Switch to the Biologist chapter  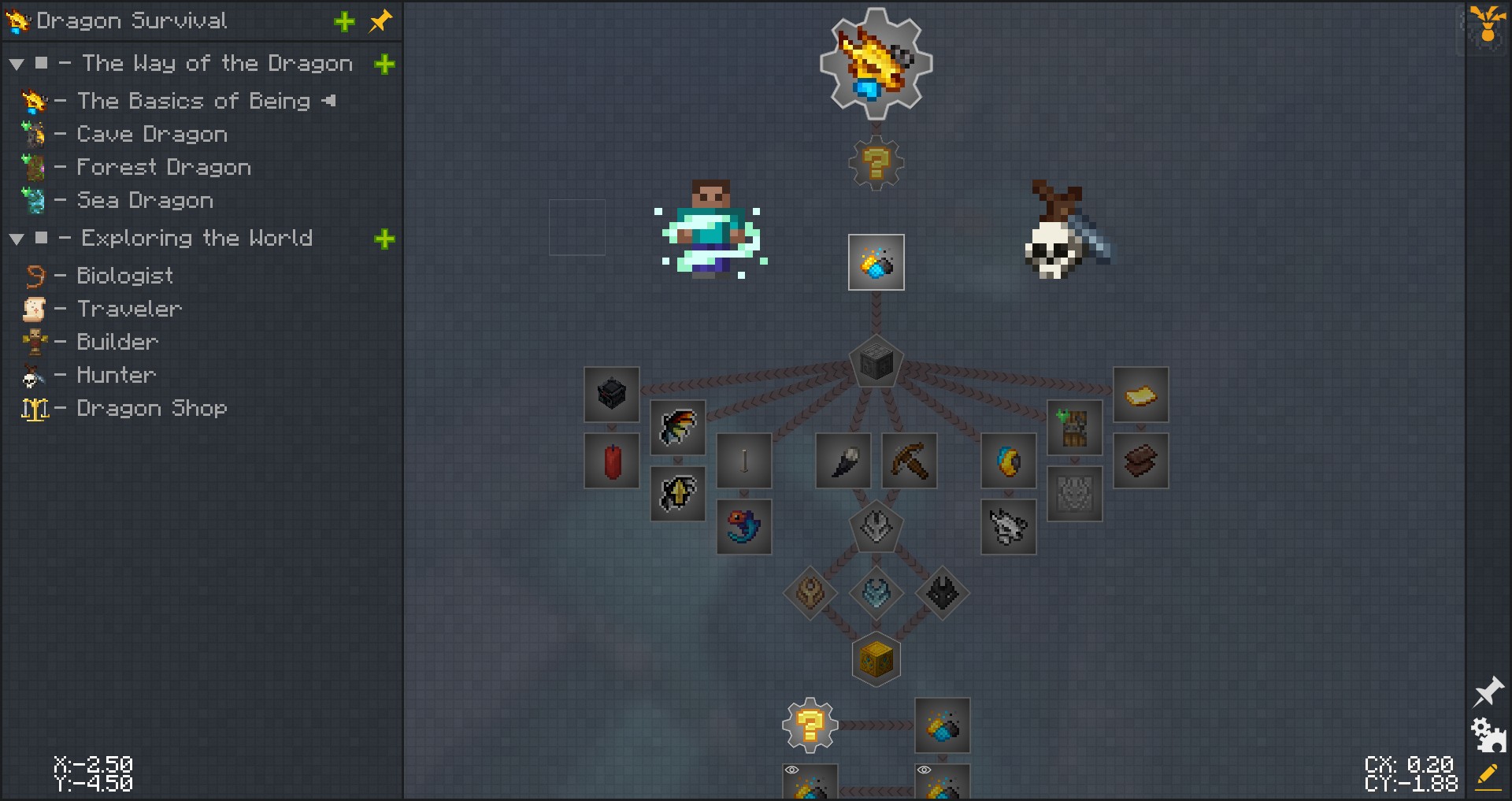(x=124, y=276)
